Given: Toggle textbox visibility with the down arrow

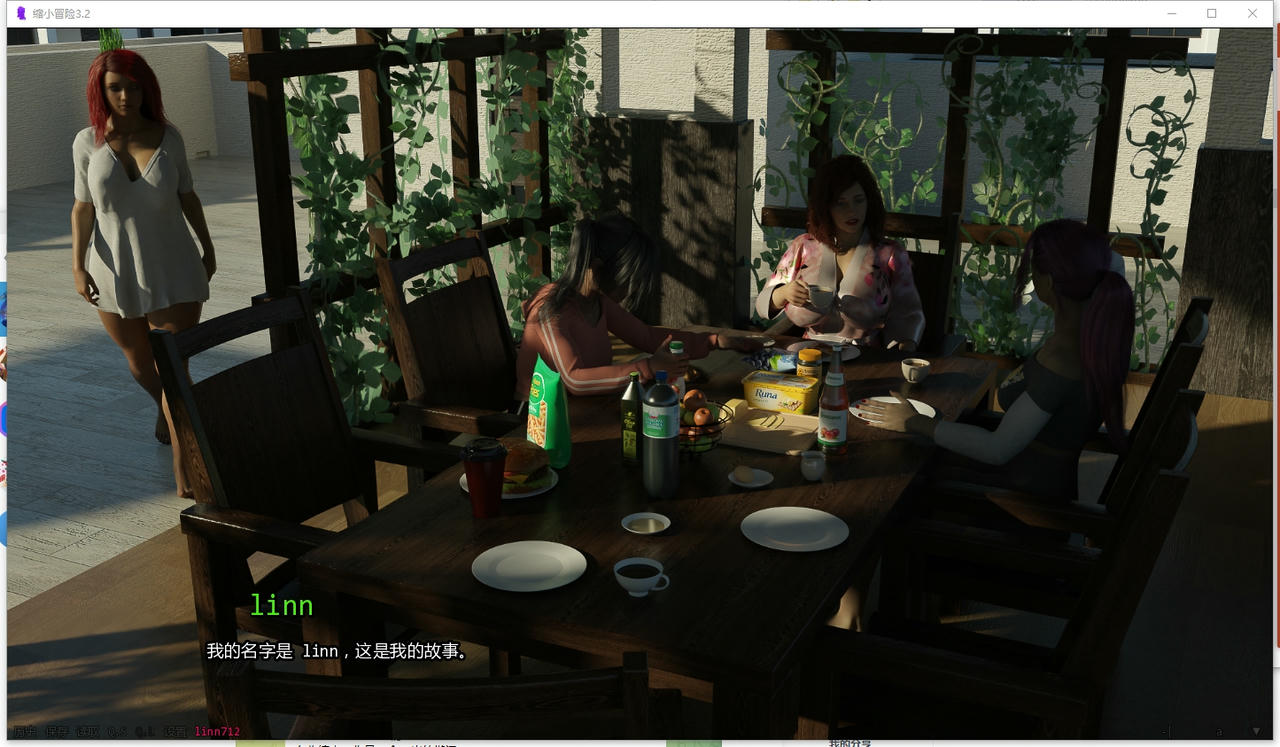Looking at the screenshot, I should [1256, 731].
